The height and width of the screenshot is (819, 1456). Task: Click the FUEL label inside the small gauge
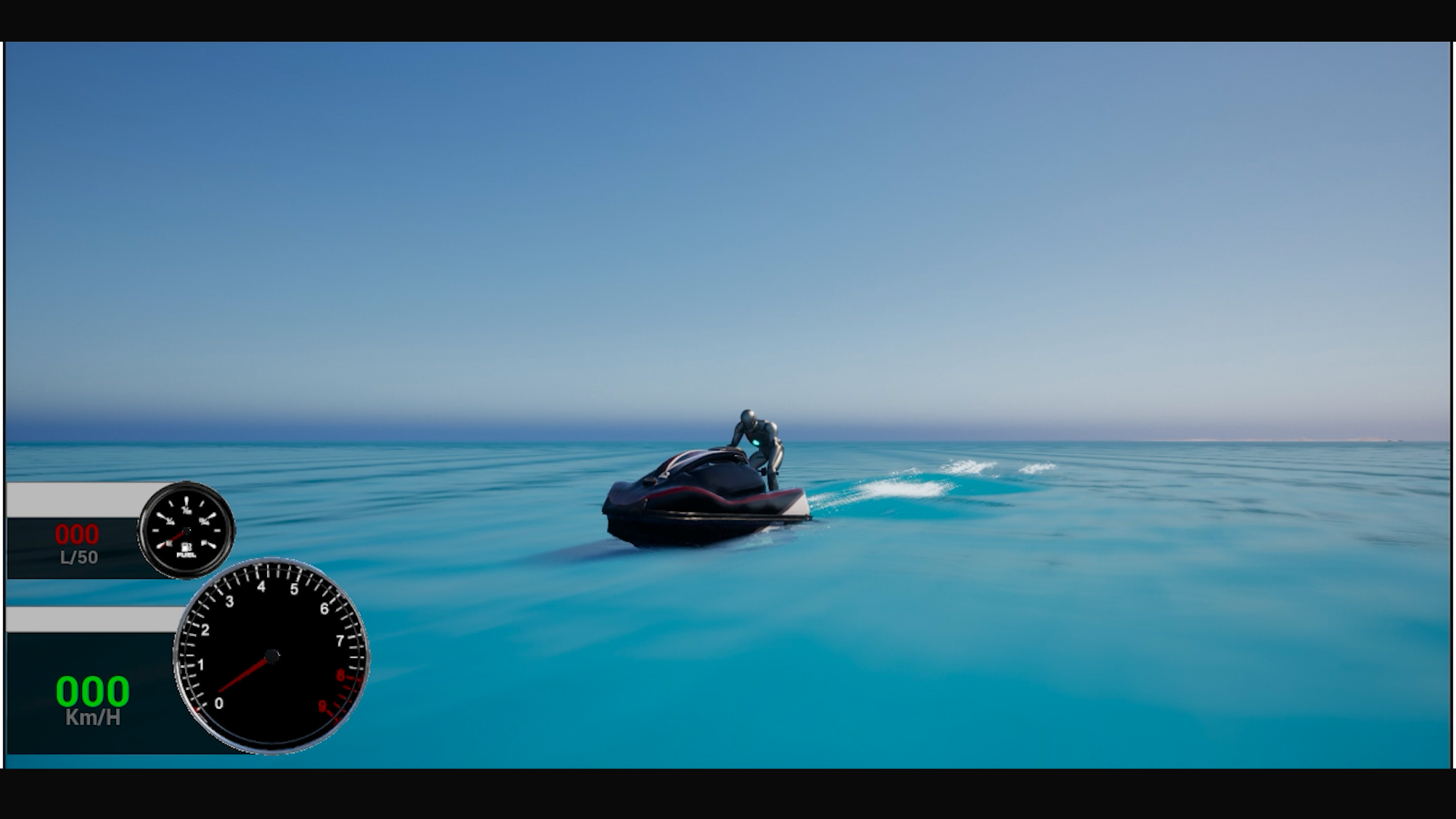(185, 555)
